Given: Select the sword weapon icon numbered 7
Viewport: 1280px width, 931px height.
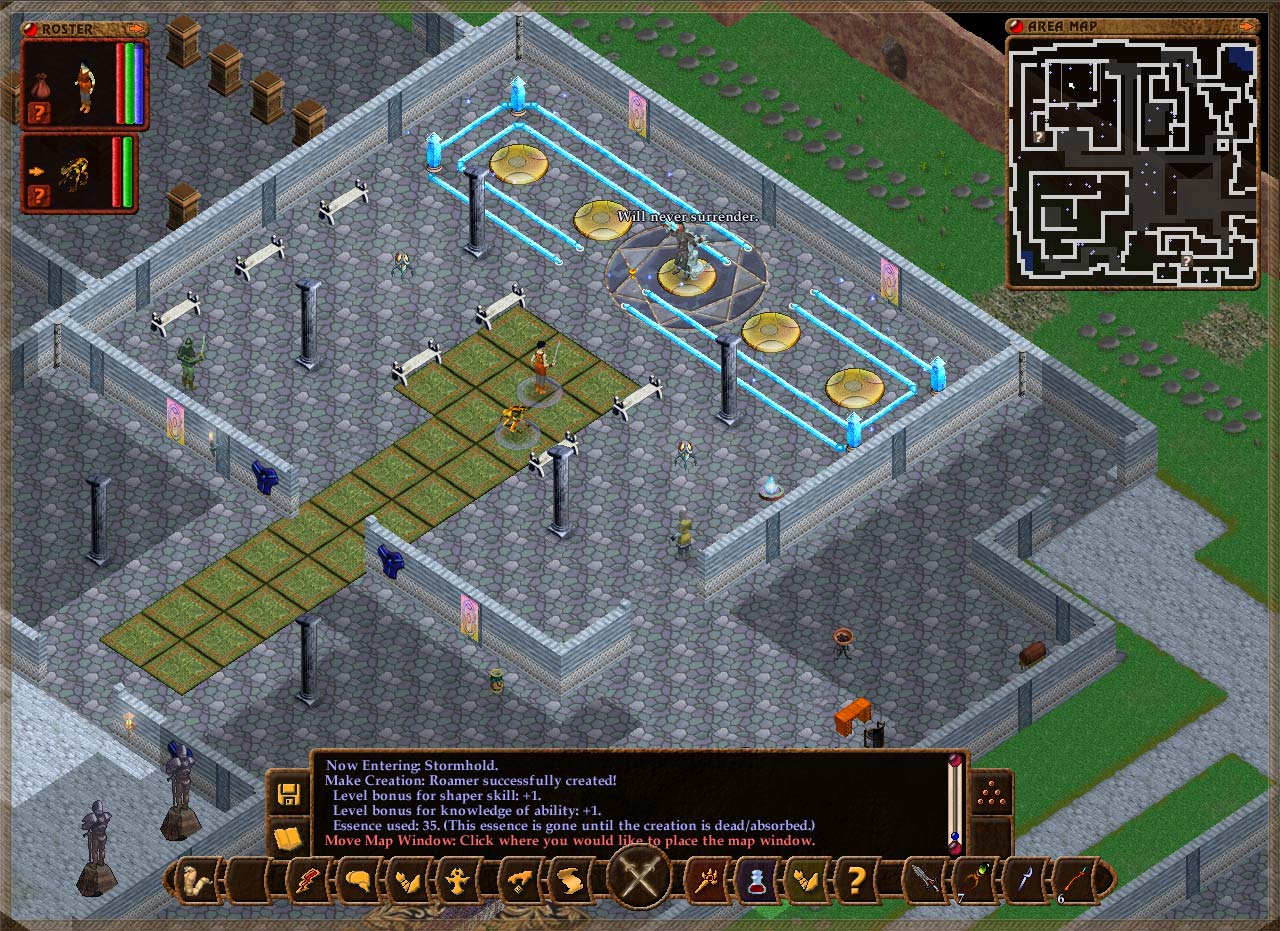Looking at the screenshot, I should tap(925, 881).
